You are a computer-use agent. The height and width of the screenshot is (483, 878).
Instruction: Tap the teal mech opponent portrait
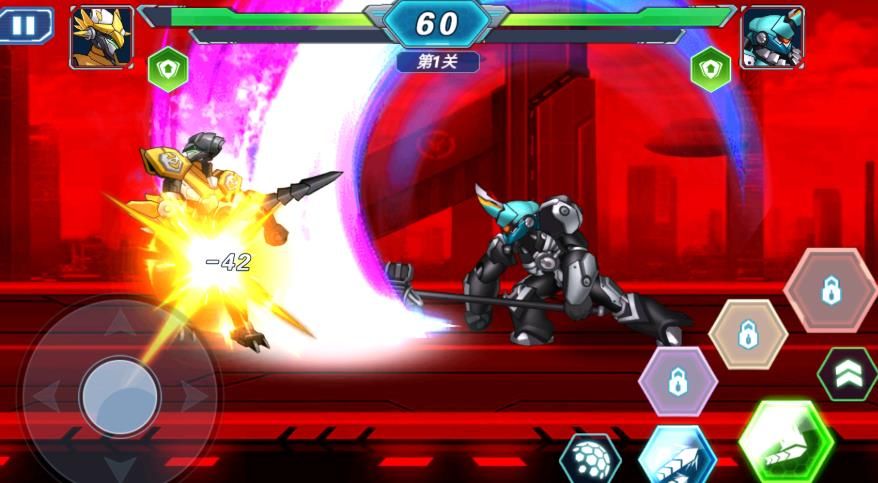click(x=772, y=38)
